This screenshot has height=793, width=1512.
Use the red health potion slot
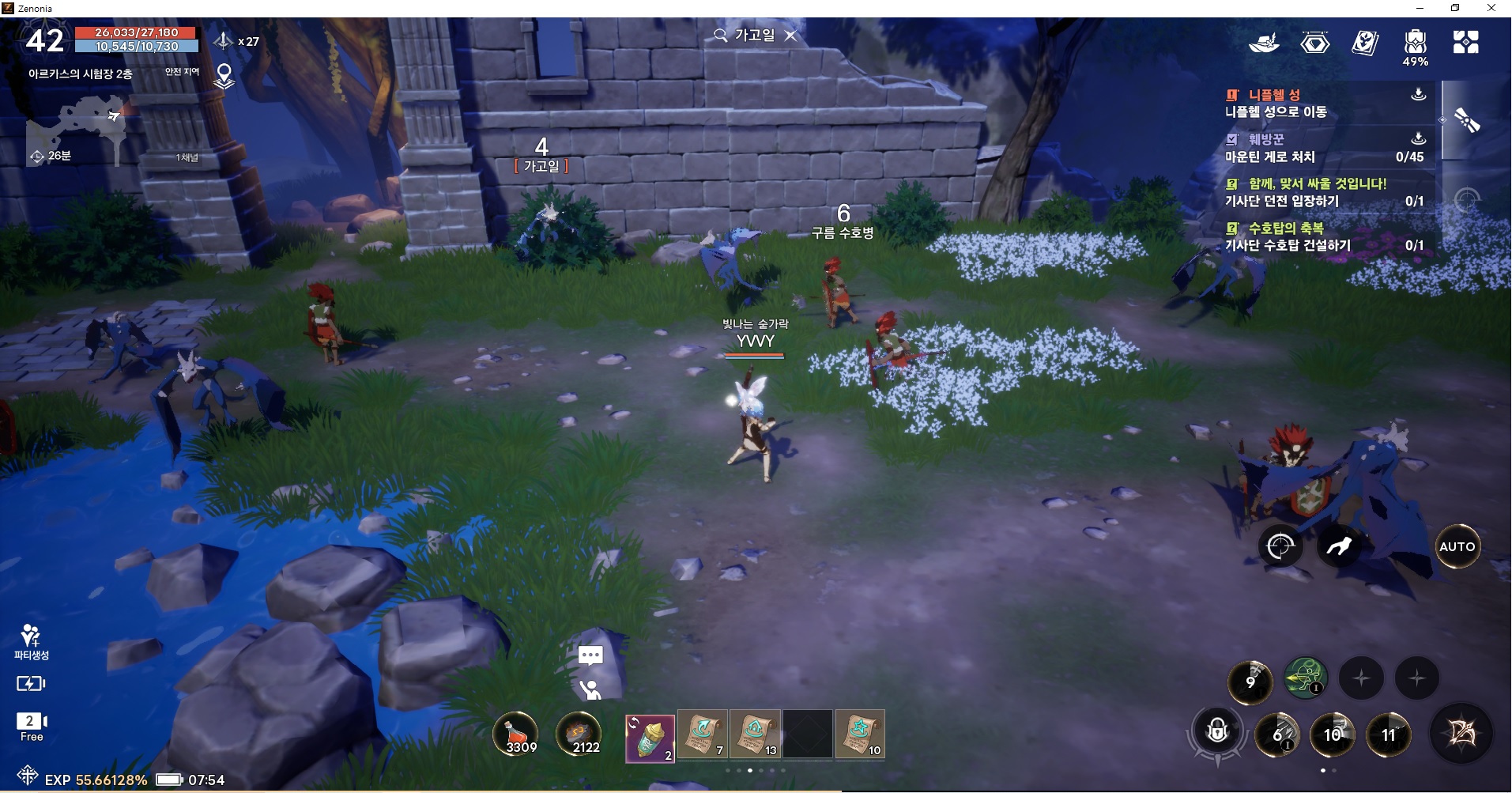click(516, 734)
